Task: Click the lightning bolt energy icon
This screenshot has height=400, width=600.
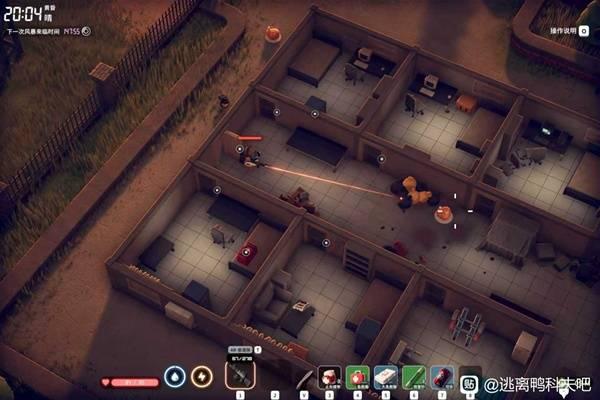Action: pos(202,377)
